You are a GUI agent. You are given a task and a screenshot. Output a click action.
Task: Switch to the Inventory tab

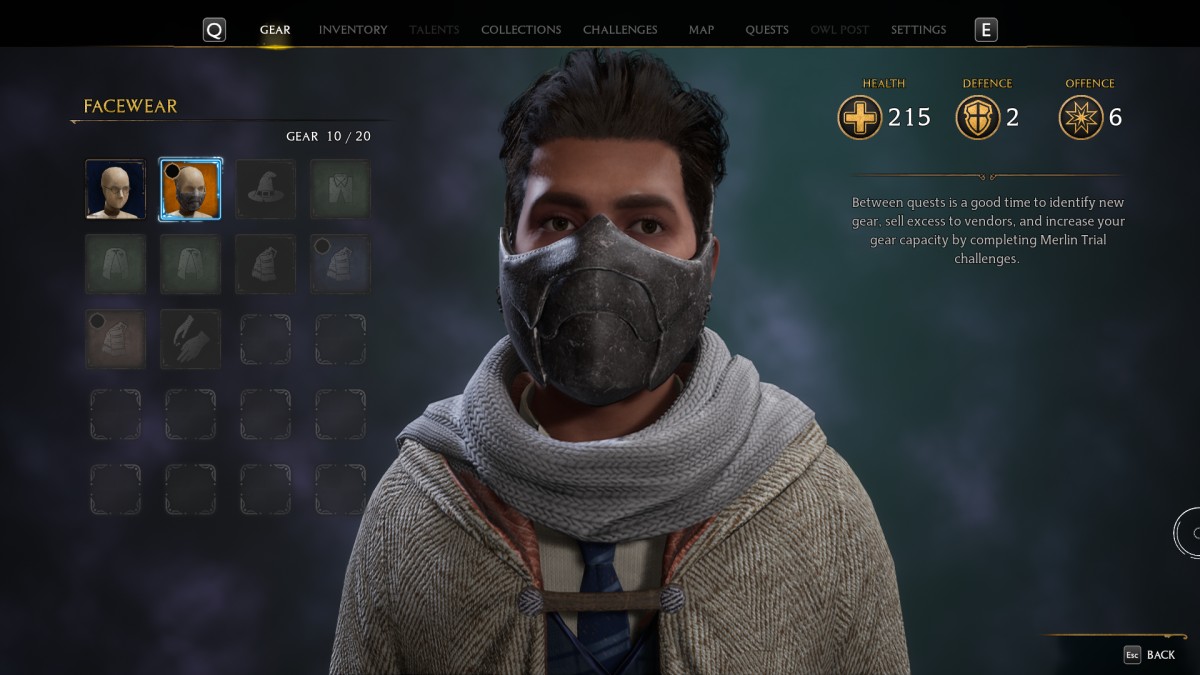tap(353, 30)
